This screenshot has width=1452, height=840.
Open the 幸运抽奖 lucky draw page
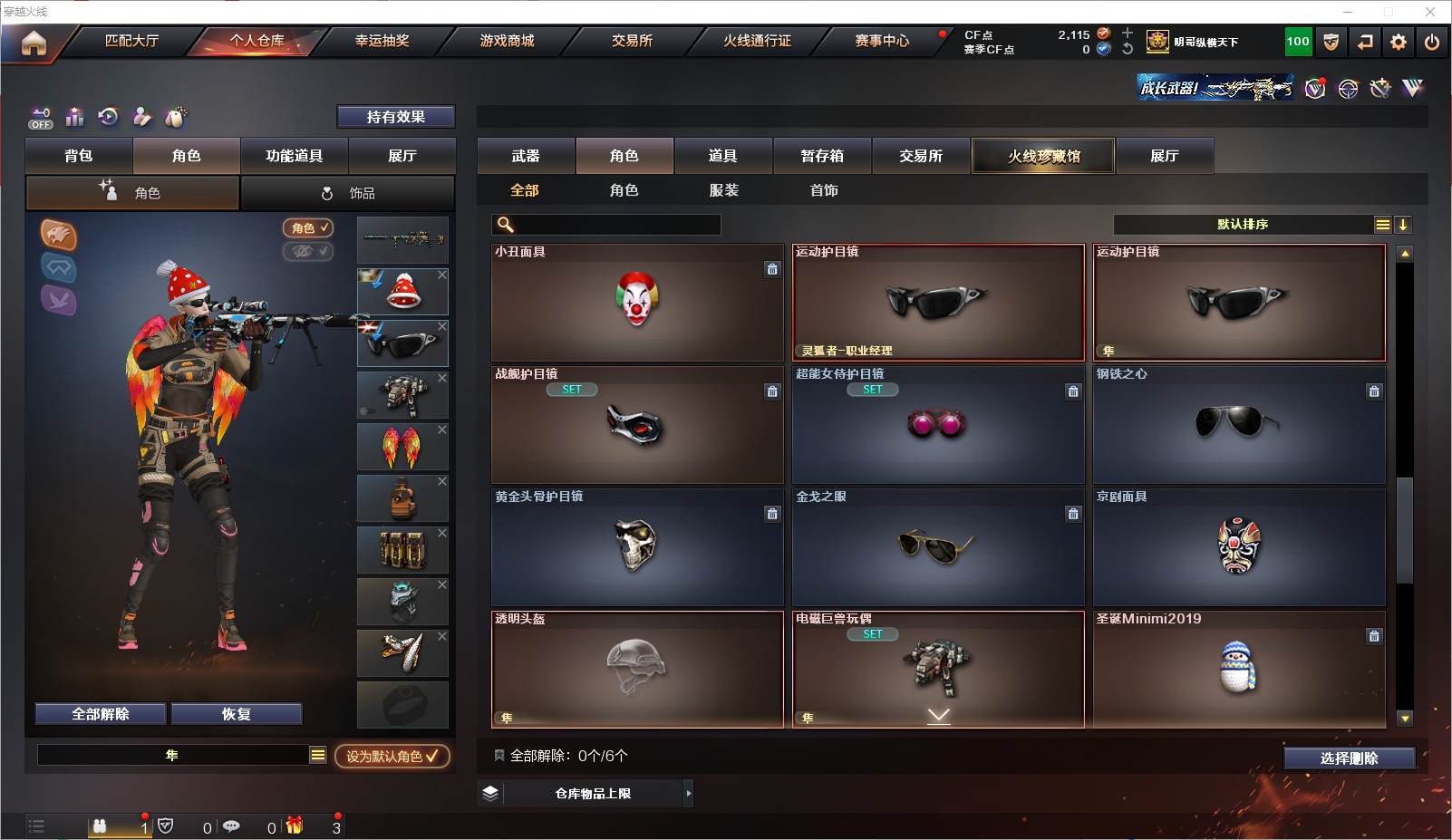pyautogui.click(x=382, y=41)
